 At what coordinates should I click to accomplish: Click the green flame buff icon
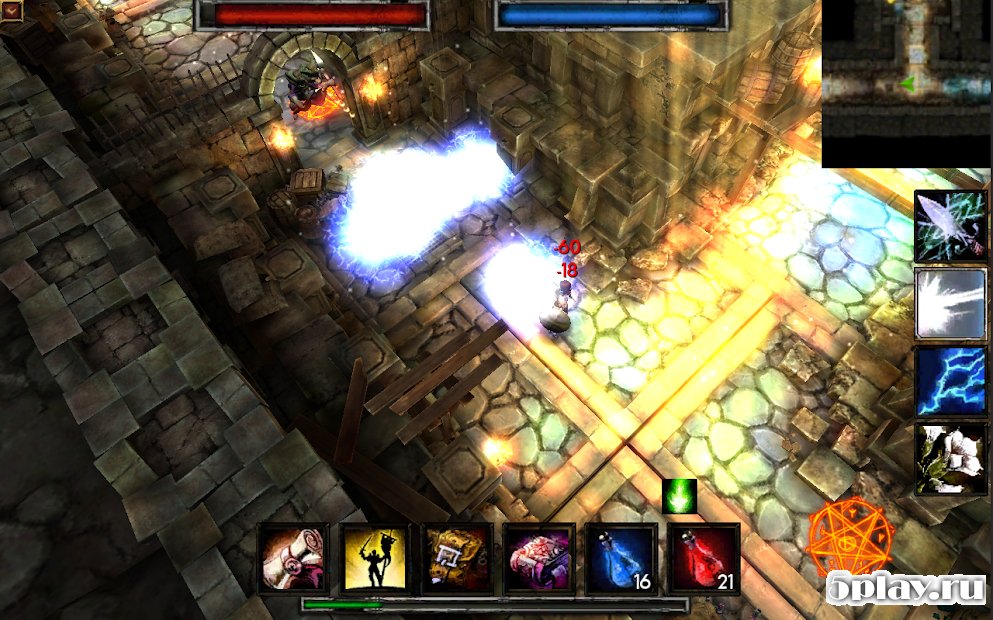click(x=679, y=496)
